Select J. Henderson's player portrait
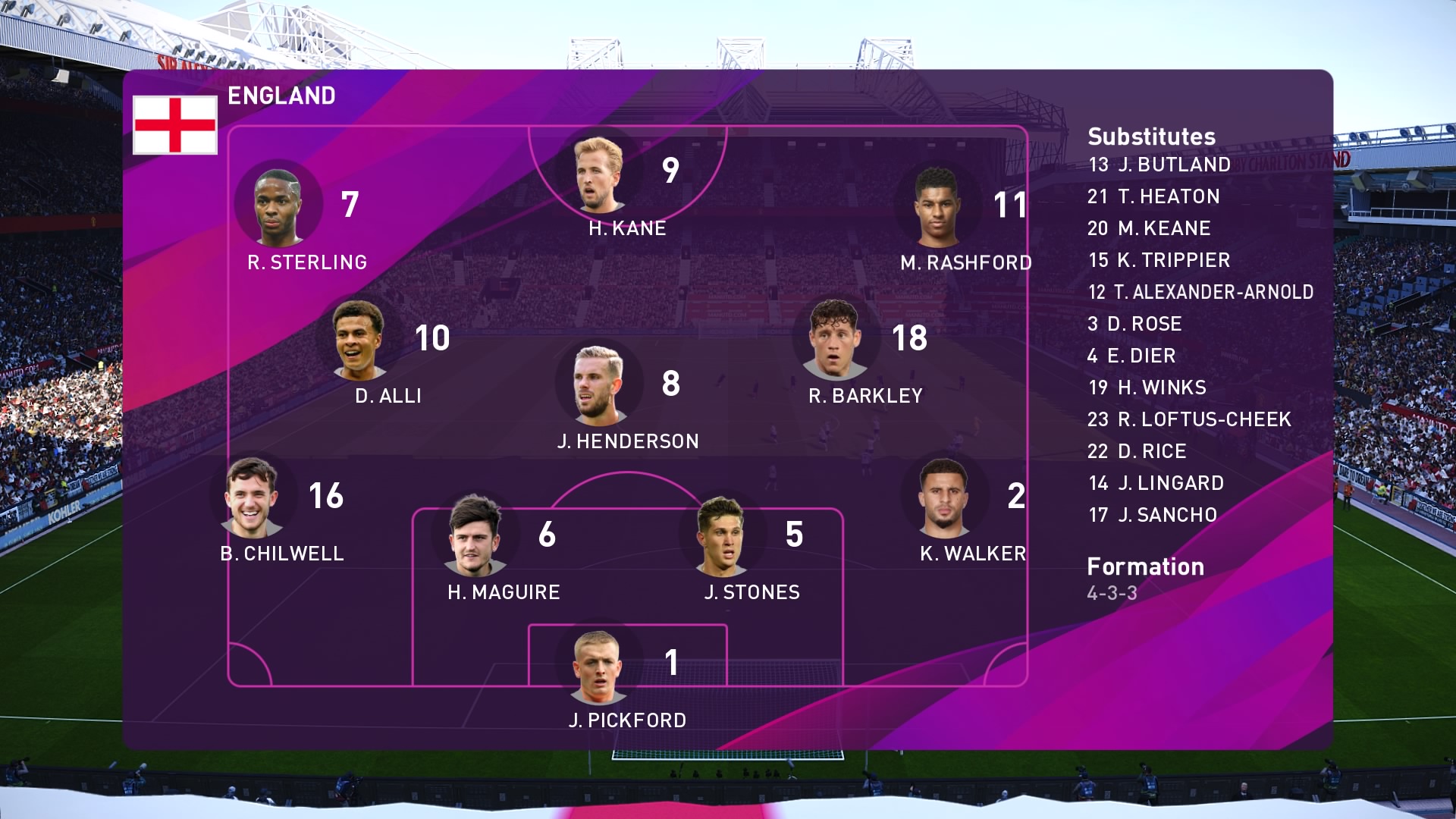The image size is (1456, 819). click(x=598, y=385)
